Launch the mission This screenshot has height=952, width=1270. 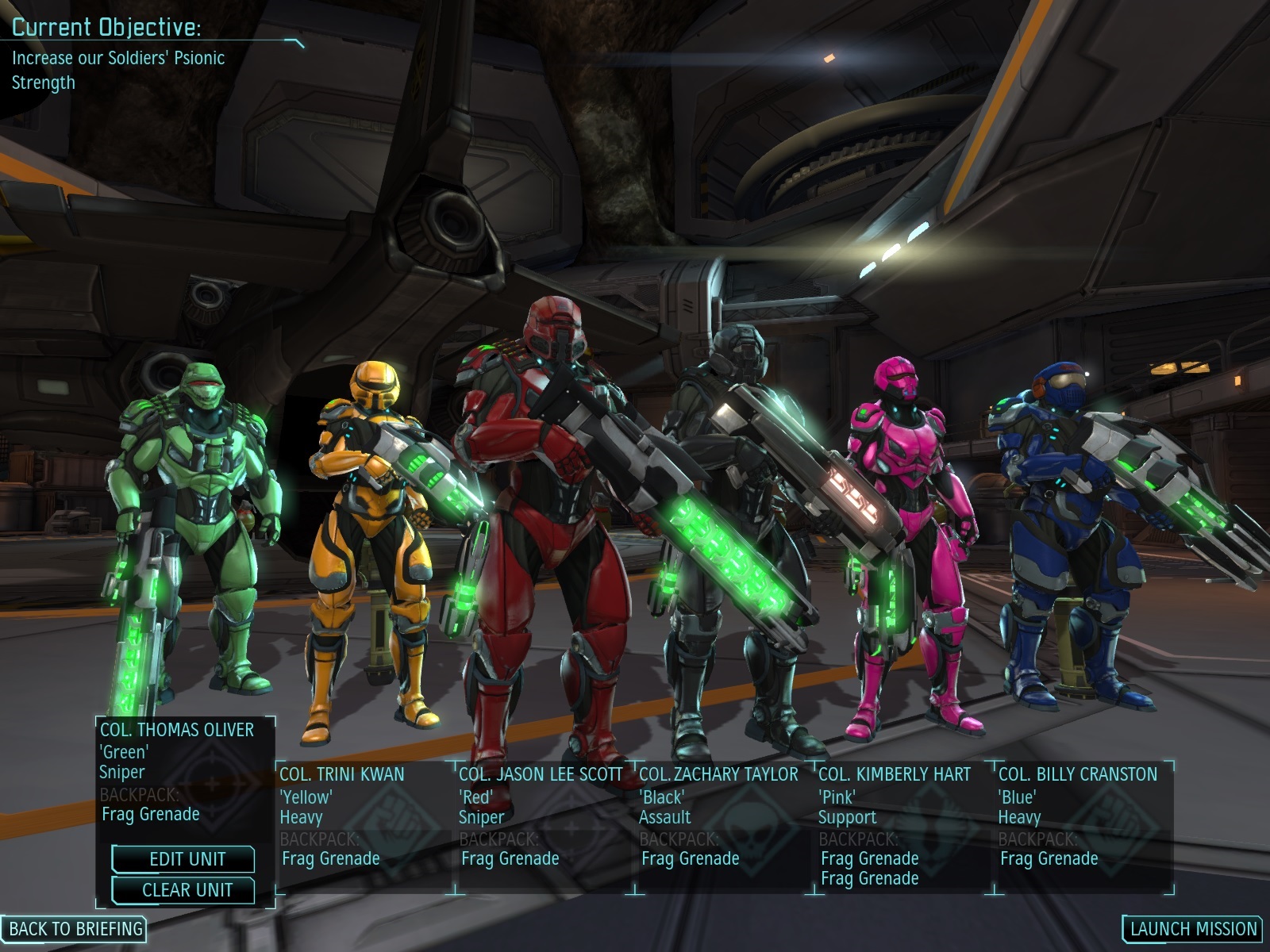click(x=1193, y=928)
